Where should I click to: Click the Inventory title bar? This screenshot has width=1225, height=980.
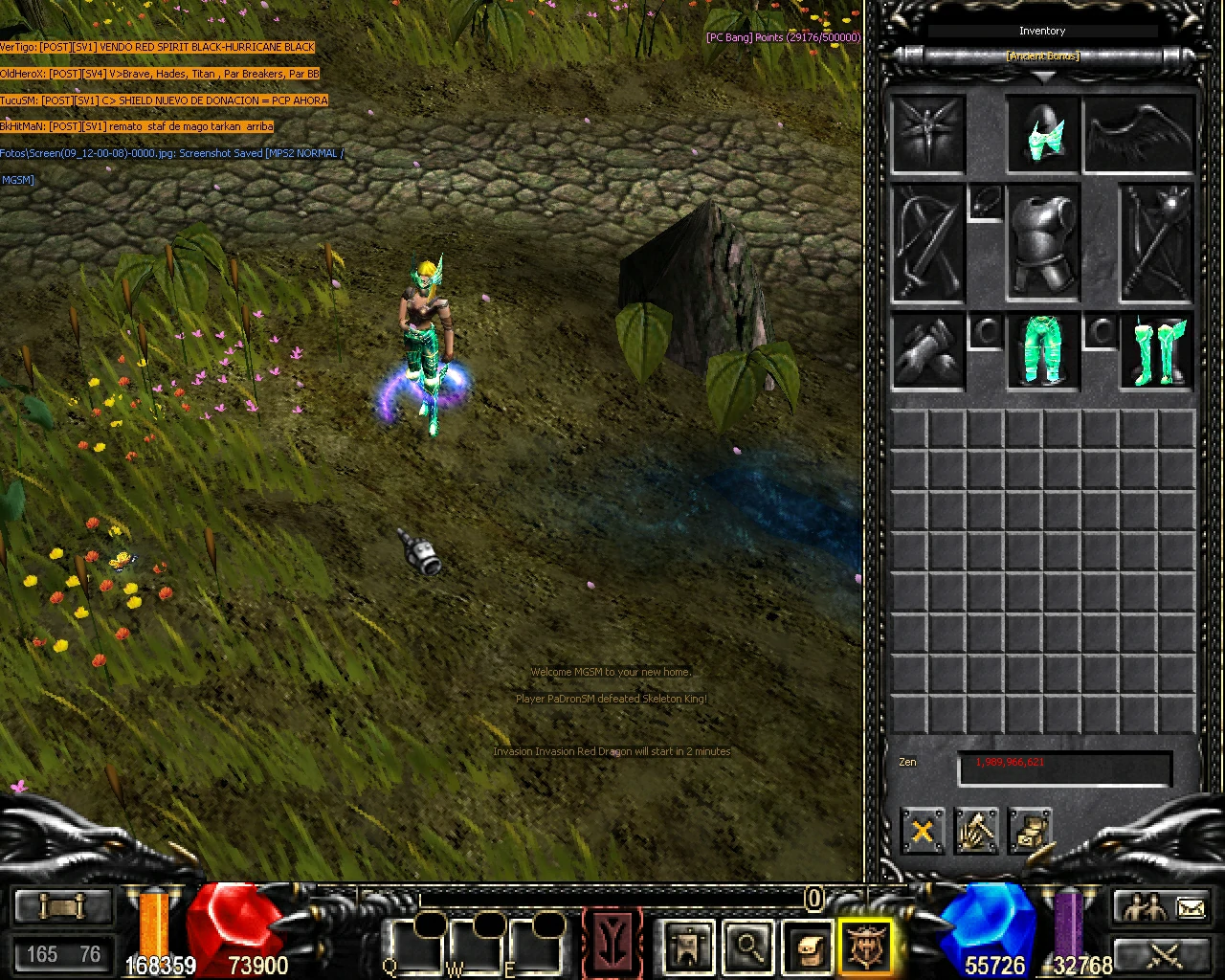click(1042, 31)
